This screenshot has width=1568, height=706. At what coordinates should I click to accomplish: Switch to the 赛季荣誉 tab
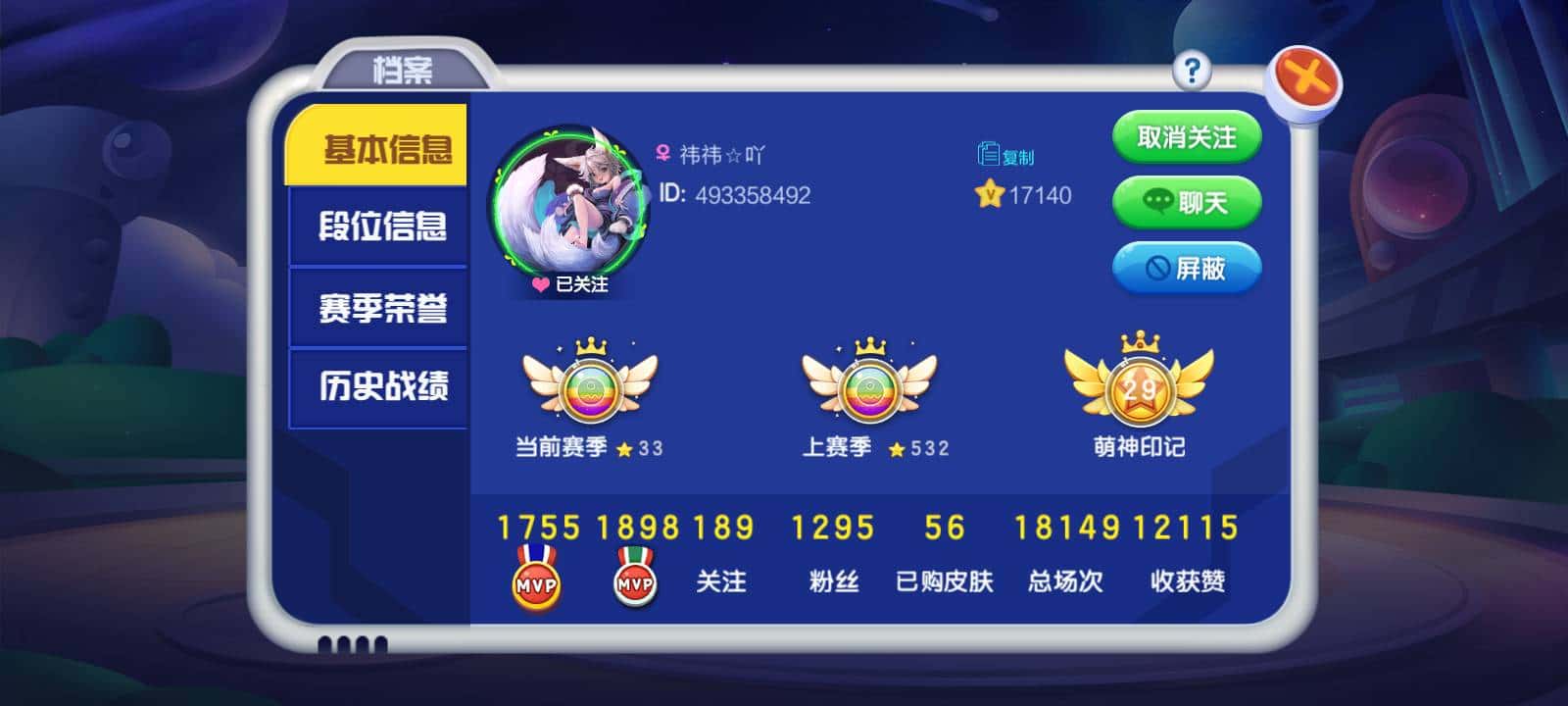[380, 307]
